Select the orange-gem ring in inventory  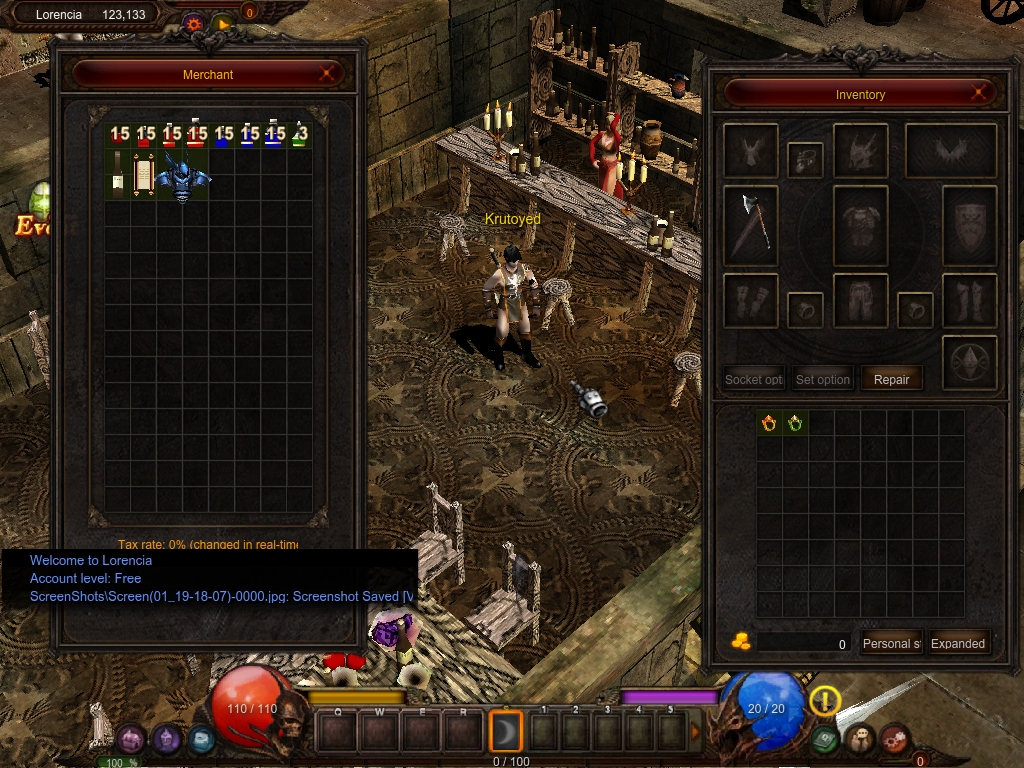[x=768, y=423]
